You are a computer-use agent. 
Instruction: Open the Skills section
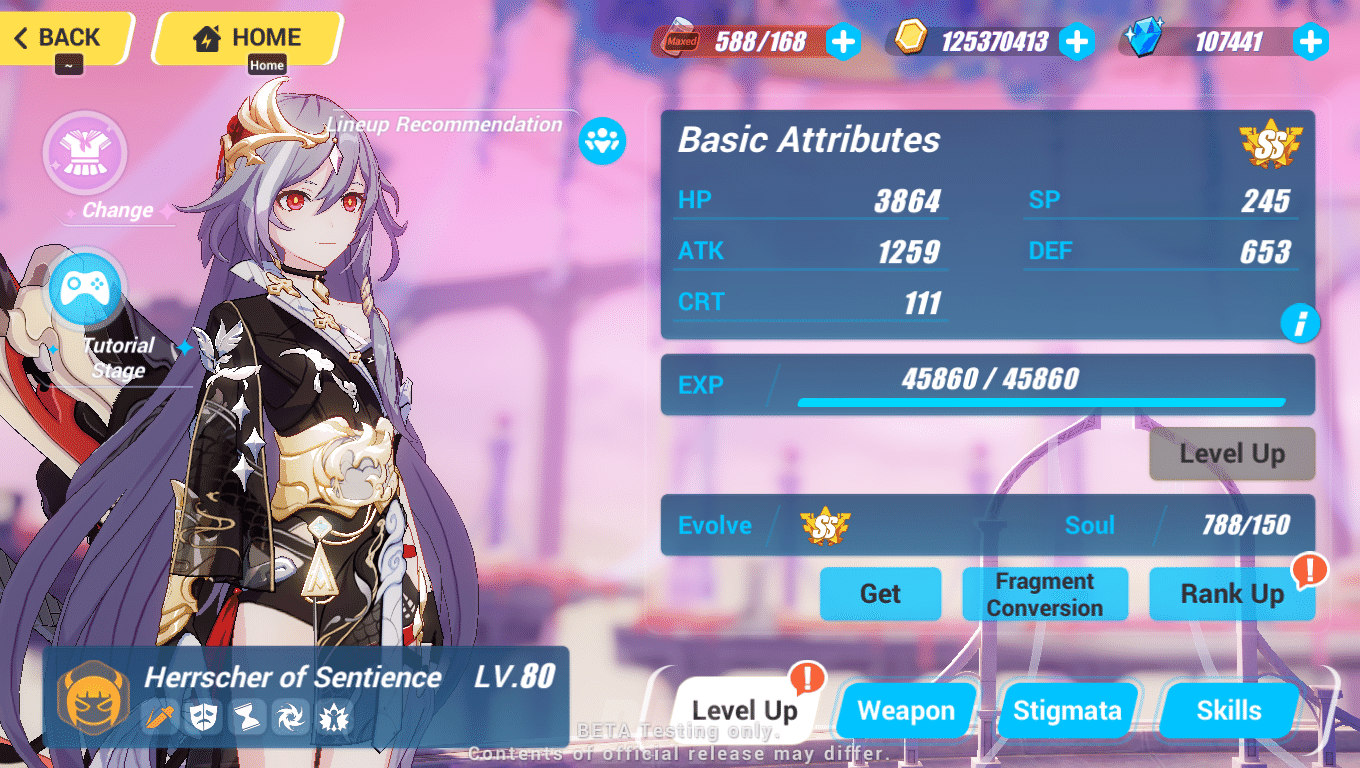[x=1228, y=710]
